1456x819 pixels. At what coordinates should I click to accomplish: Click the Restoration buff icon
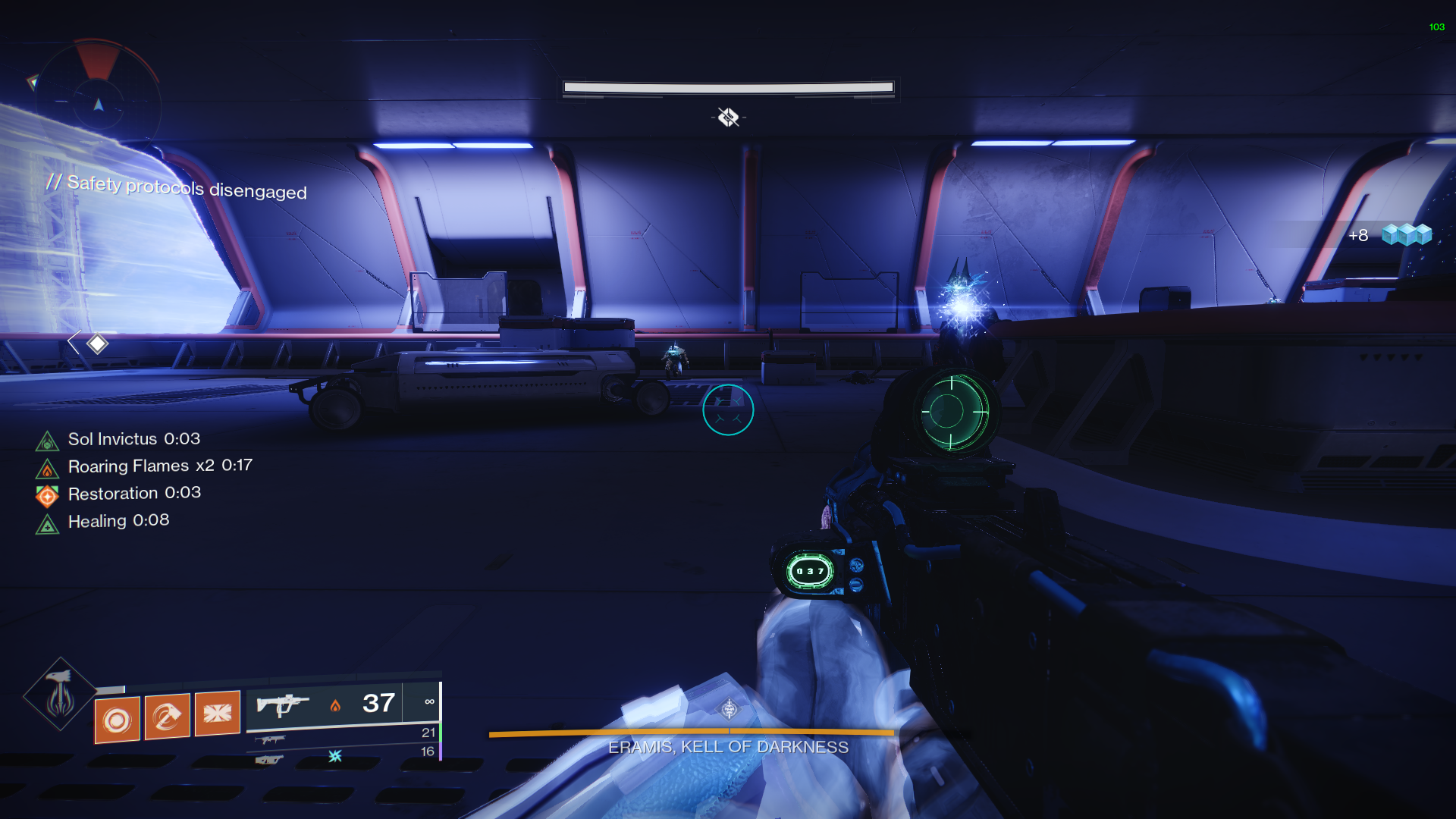(47, 495)
